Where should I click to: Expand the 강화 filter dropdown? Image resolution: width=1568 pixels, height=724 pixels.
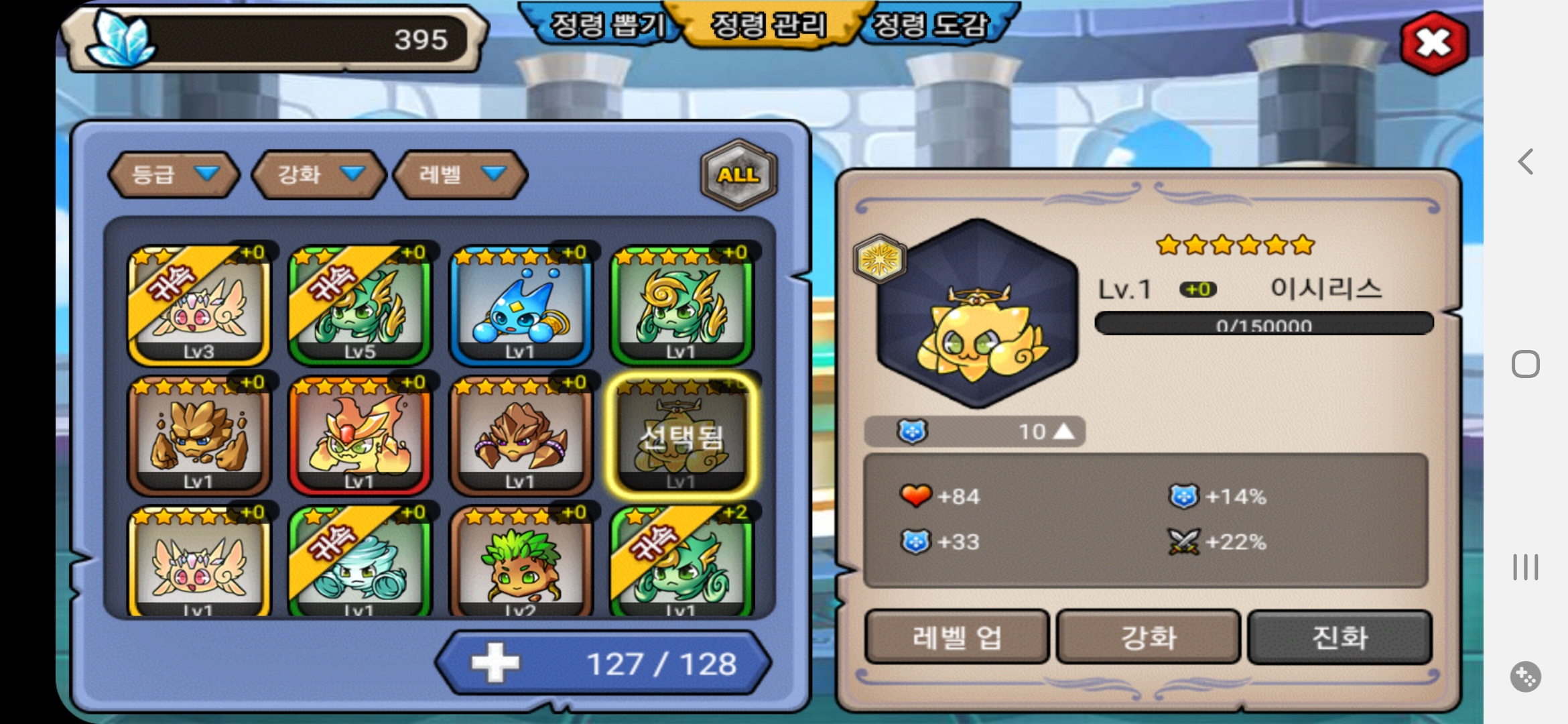(319, 174)
